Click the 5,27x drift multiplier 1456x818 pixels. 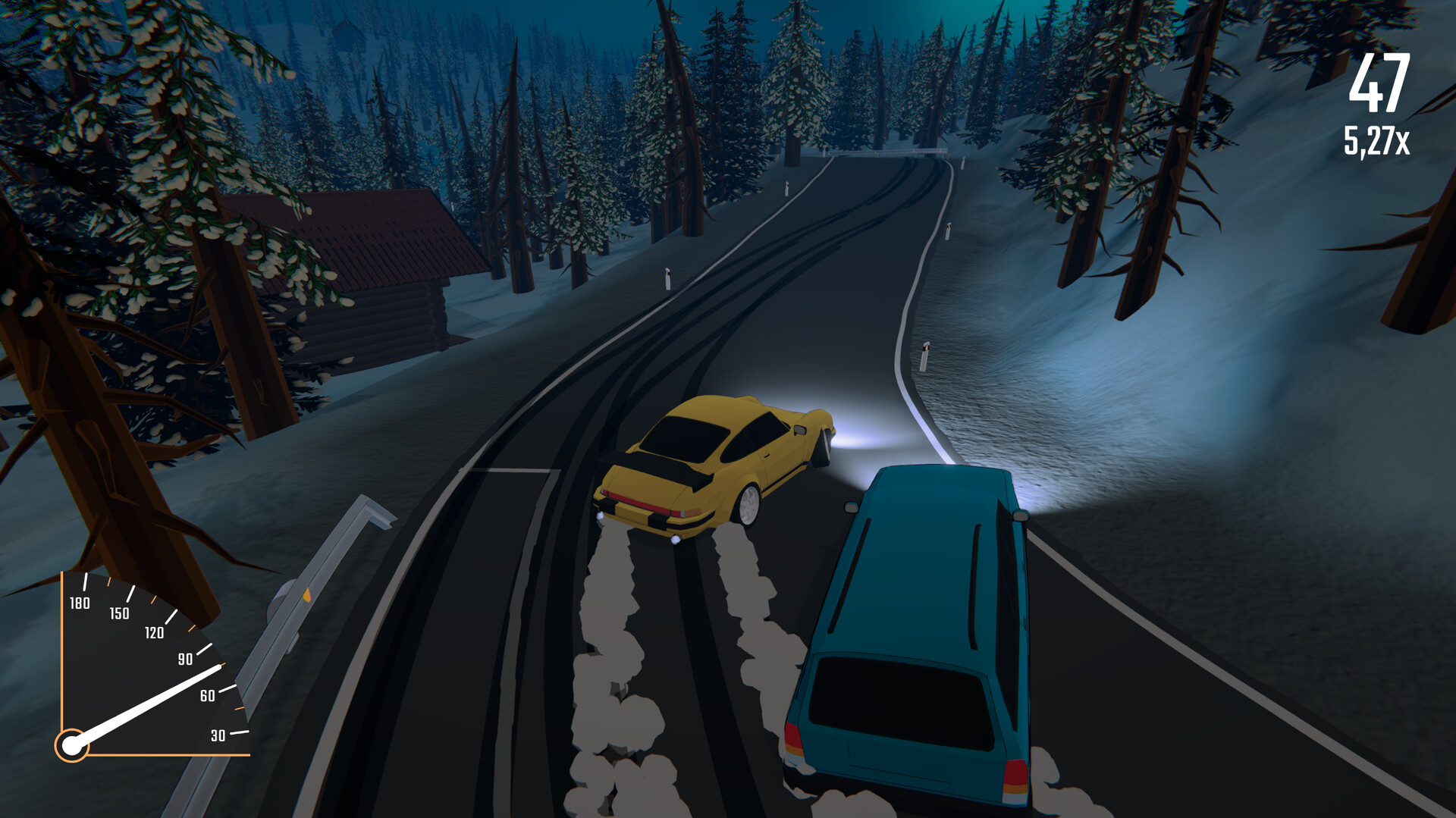click(x=1378, y=139)
